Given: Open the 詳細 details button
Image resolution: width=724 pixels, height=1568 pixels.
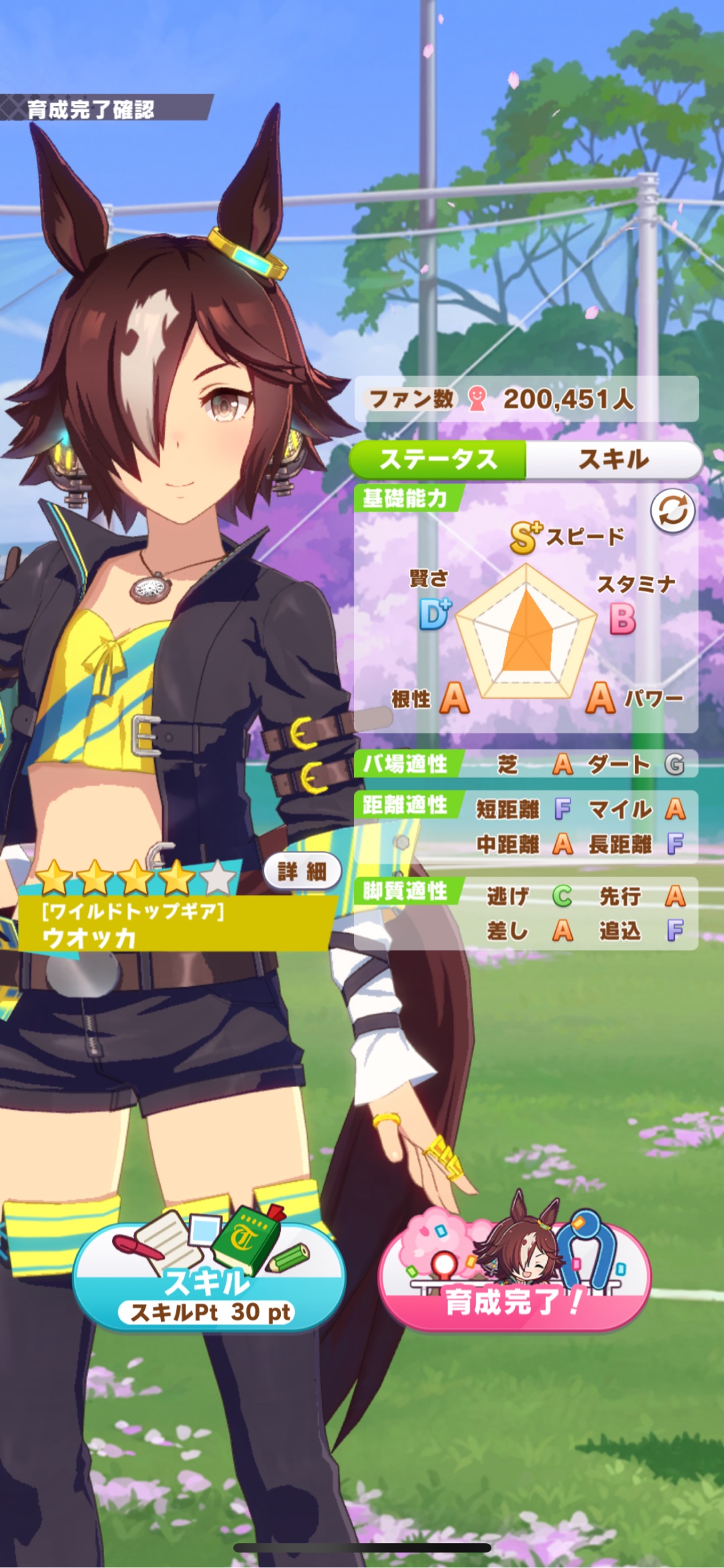Looking at the screenshot, I should 302,871.
